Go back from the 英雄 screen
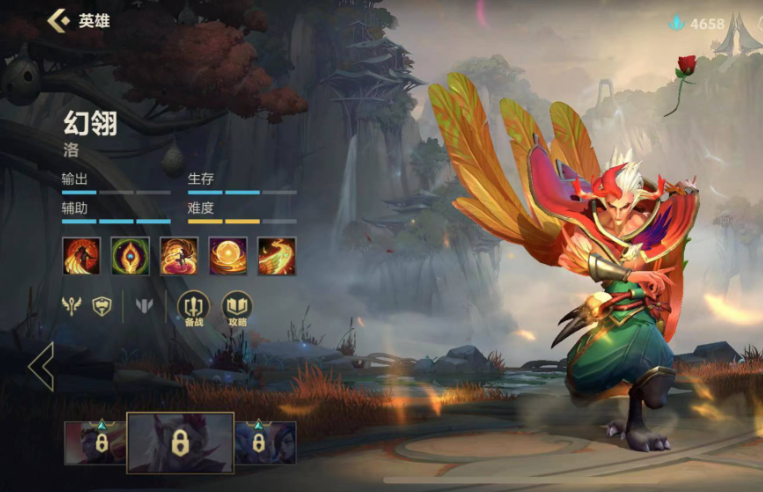763x492 pixels. 59,20
